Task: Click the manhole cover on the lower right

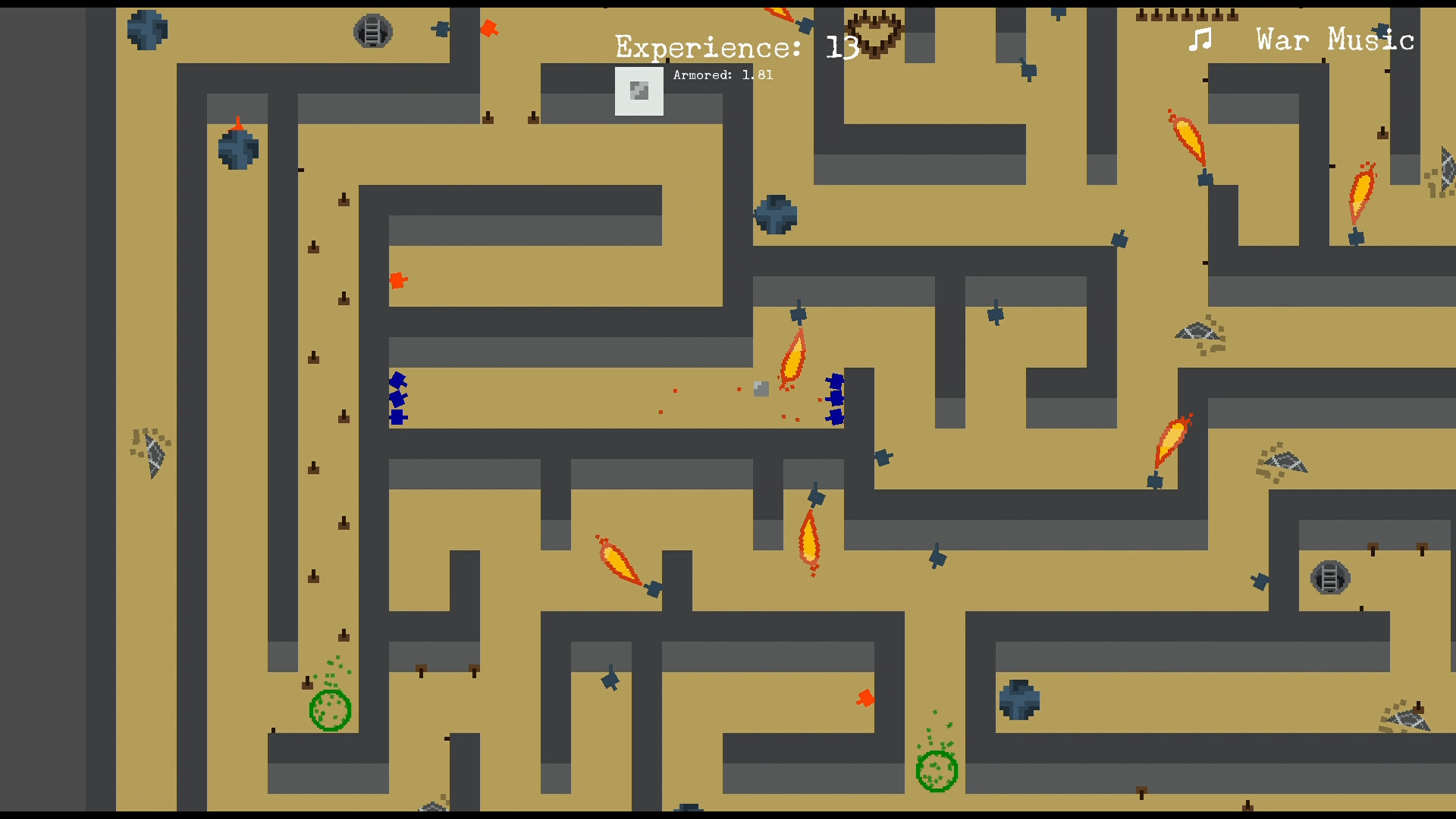Action: point(1329,578)
